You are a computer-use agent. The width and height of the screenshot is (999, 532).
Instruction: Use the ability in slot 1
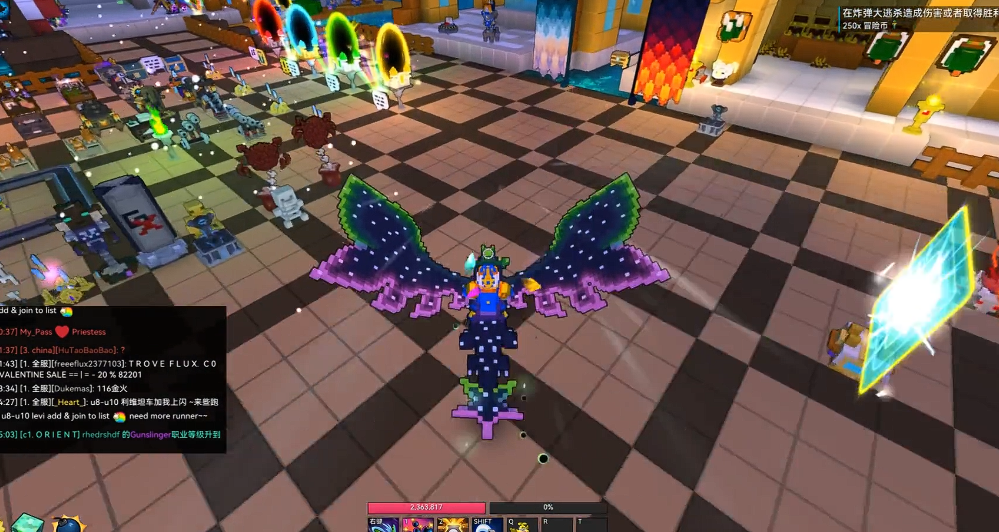[418, 525]
